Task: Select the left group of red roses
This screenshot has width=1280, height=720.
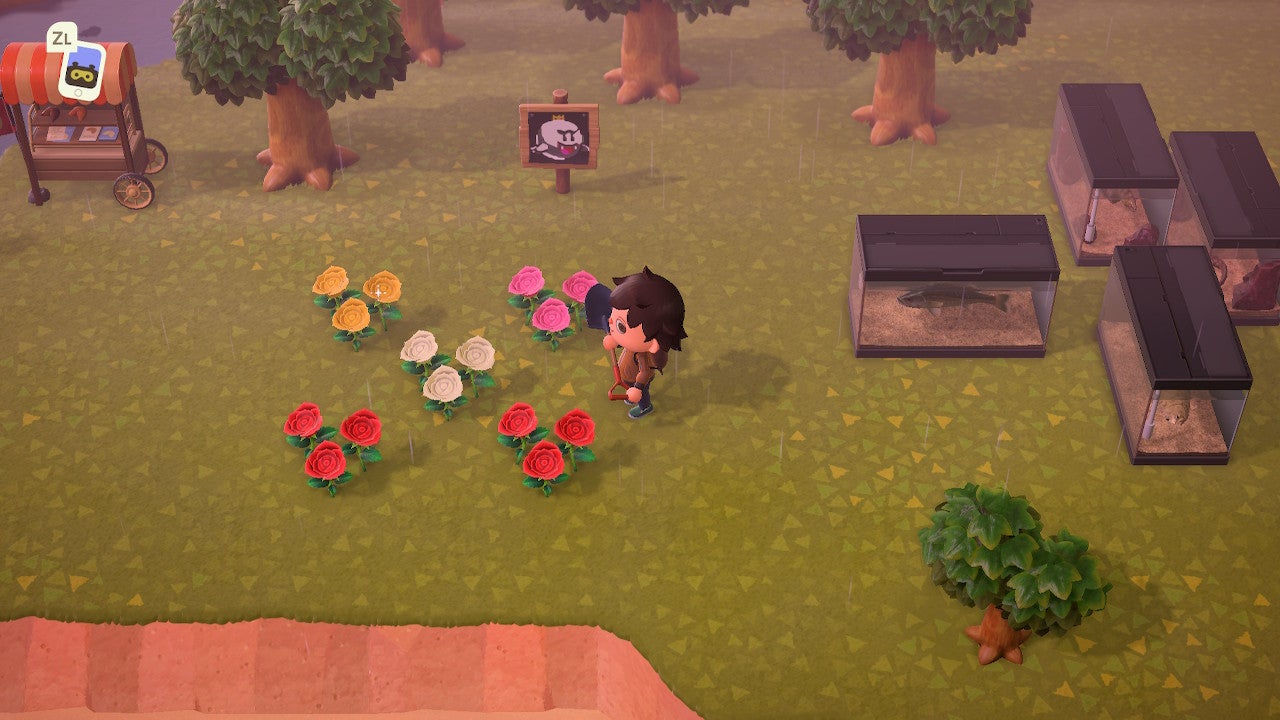Action: click(330, 445)
